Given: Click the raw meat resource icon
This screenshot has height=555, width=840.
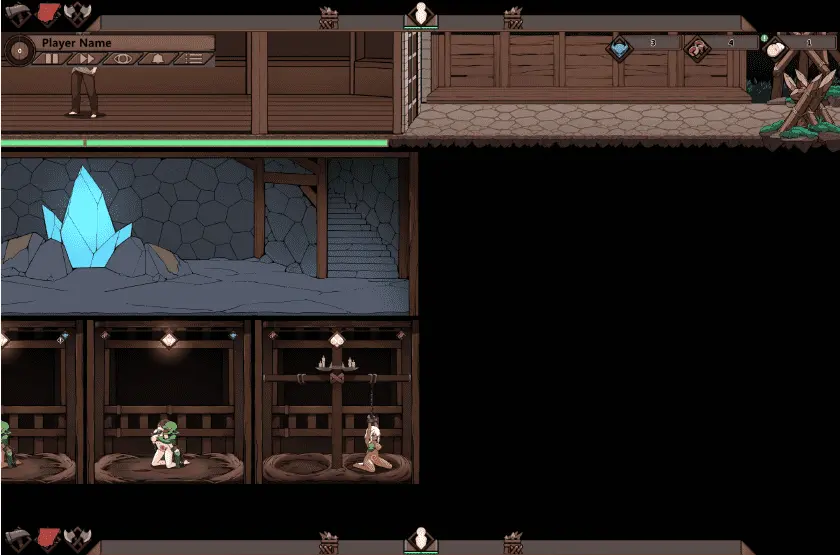Looking at the screenshot, I should coord(696,47).
